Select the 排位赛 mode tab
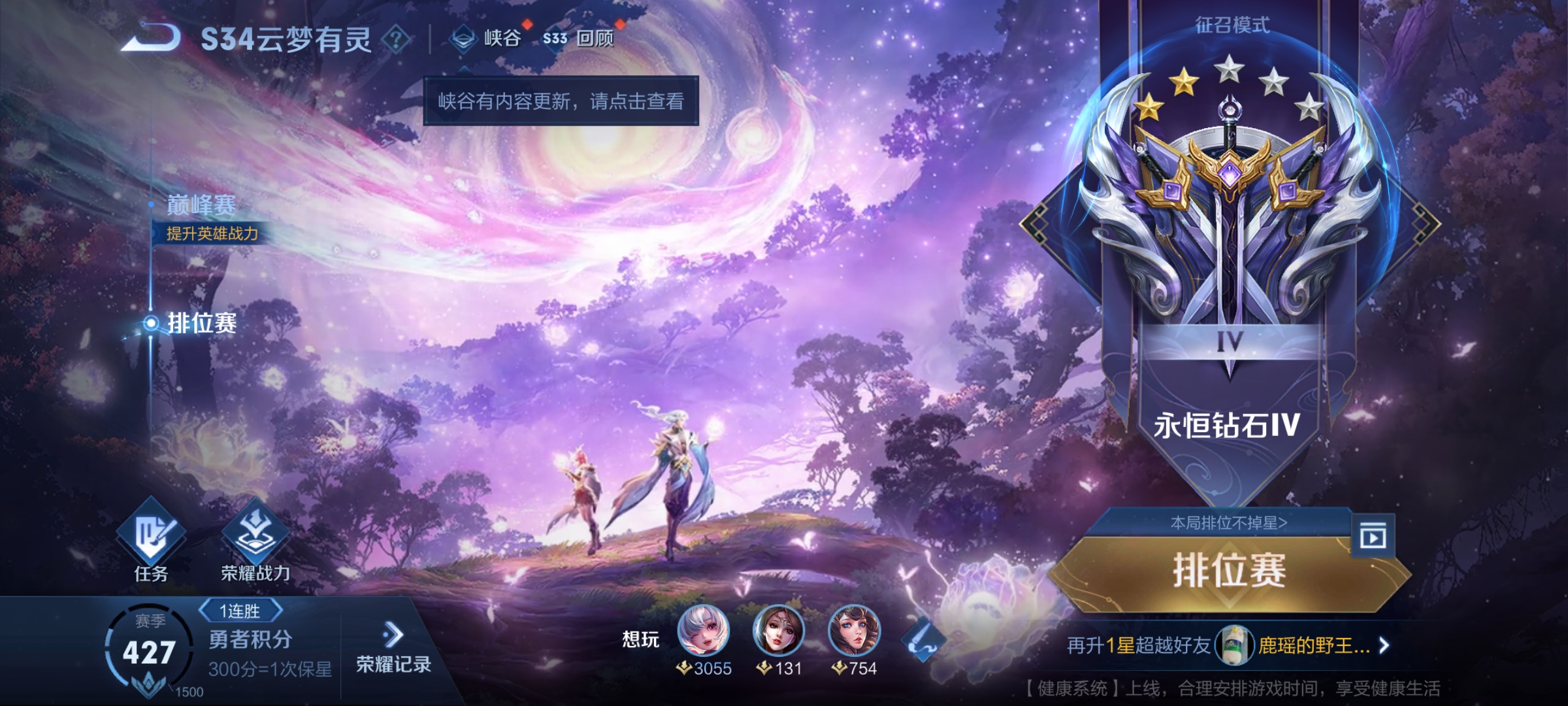The image size is (1568, 706). [201, 323]
